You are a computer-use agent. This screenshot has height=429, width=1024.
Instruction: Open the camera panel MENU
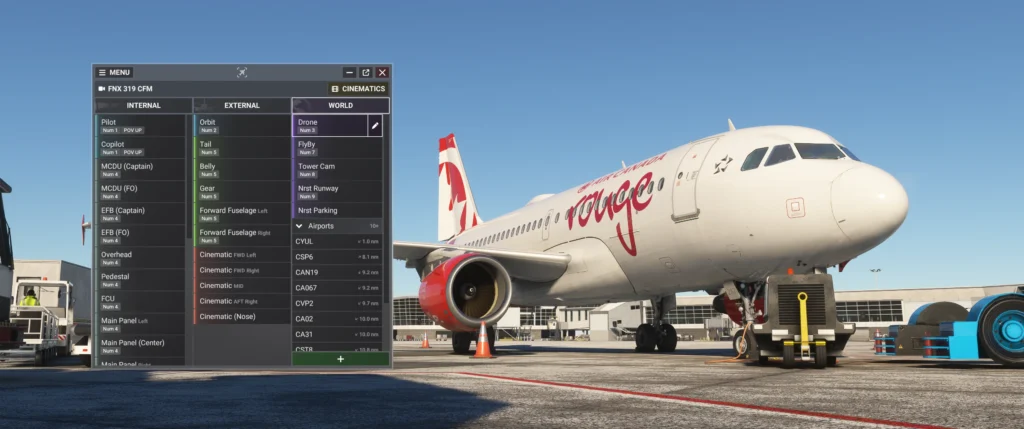point(114,72)
